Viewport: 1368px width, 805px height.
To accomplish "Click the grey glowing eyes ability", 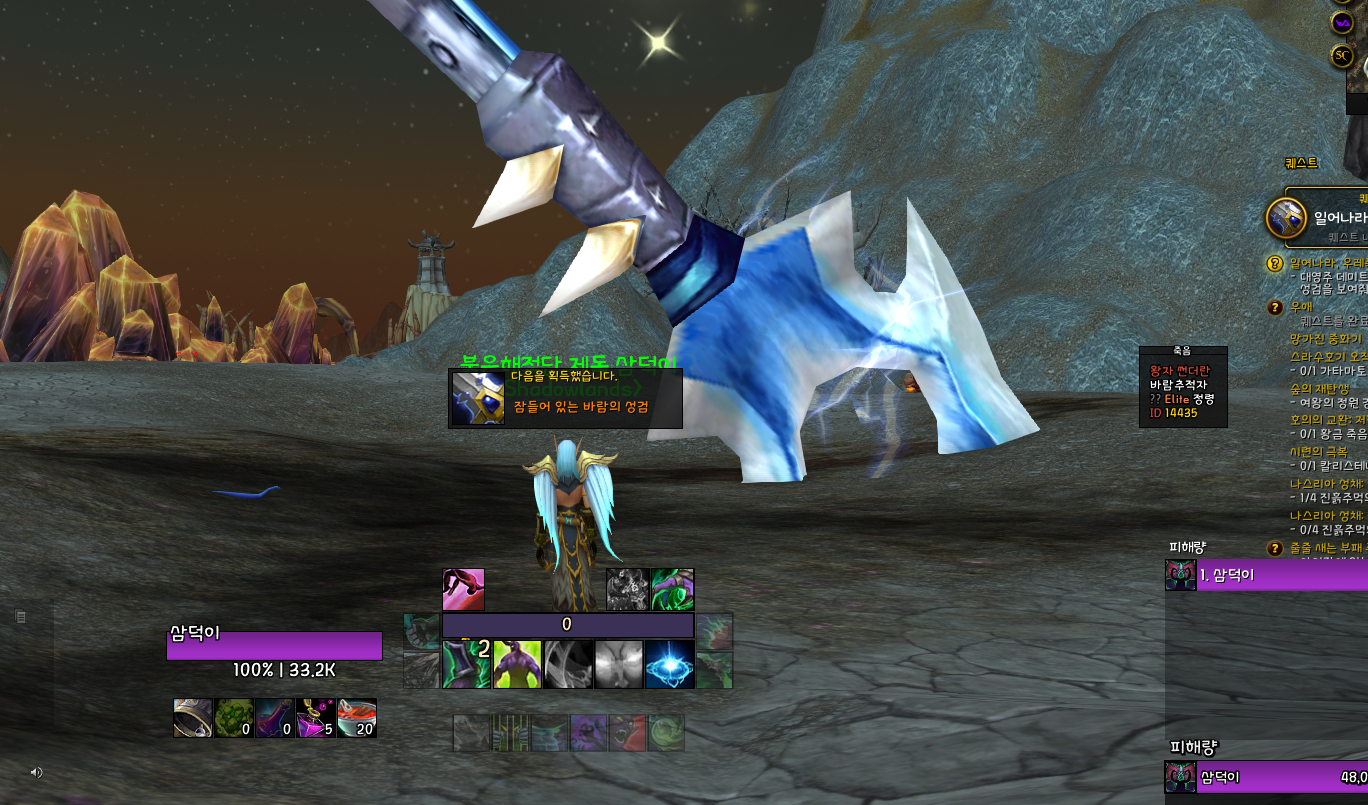I will [x=619, y=664].
